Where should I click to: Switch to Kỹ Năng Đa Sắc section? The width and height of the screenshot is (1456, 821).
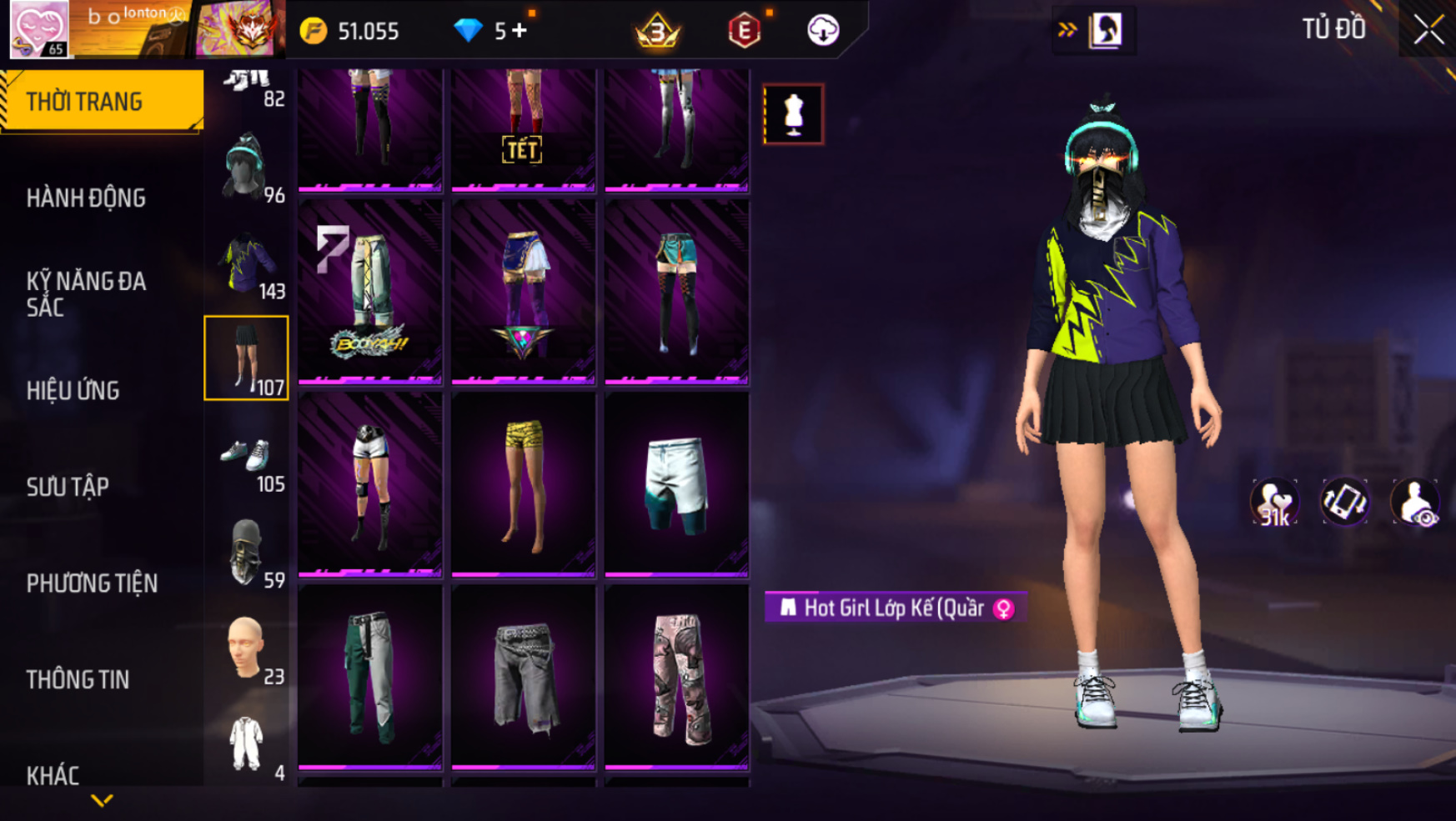click(x=86, y=293)
